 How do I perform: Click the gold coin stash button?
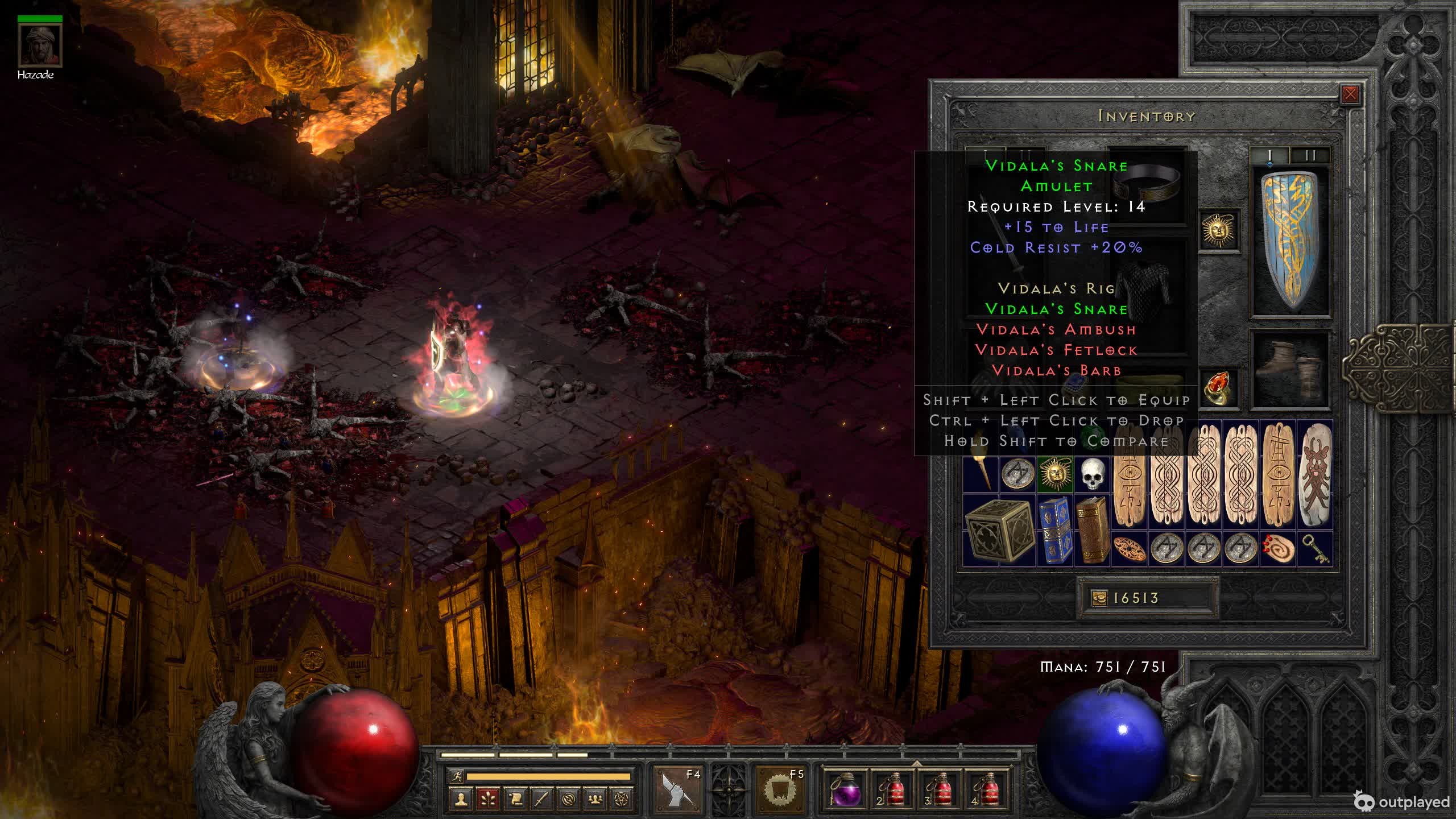[1099, 598]
